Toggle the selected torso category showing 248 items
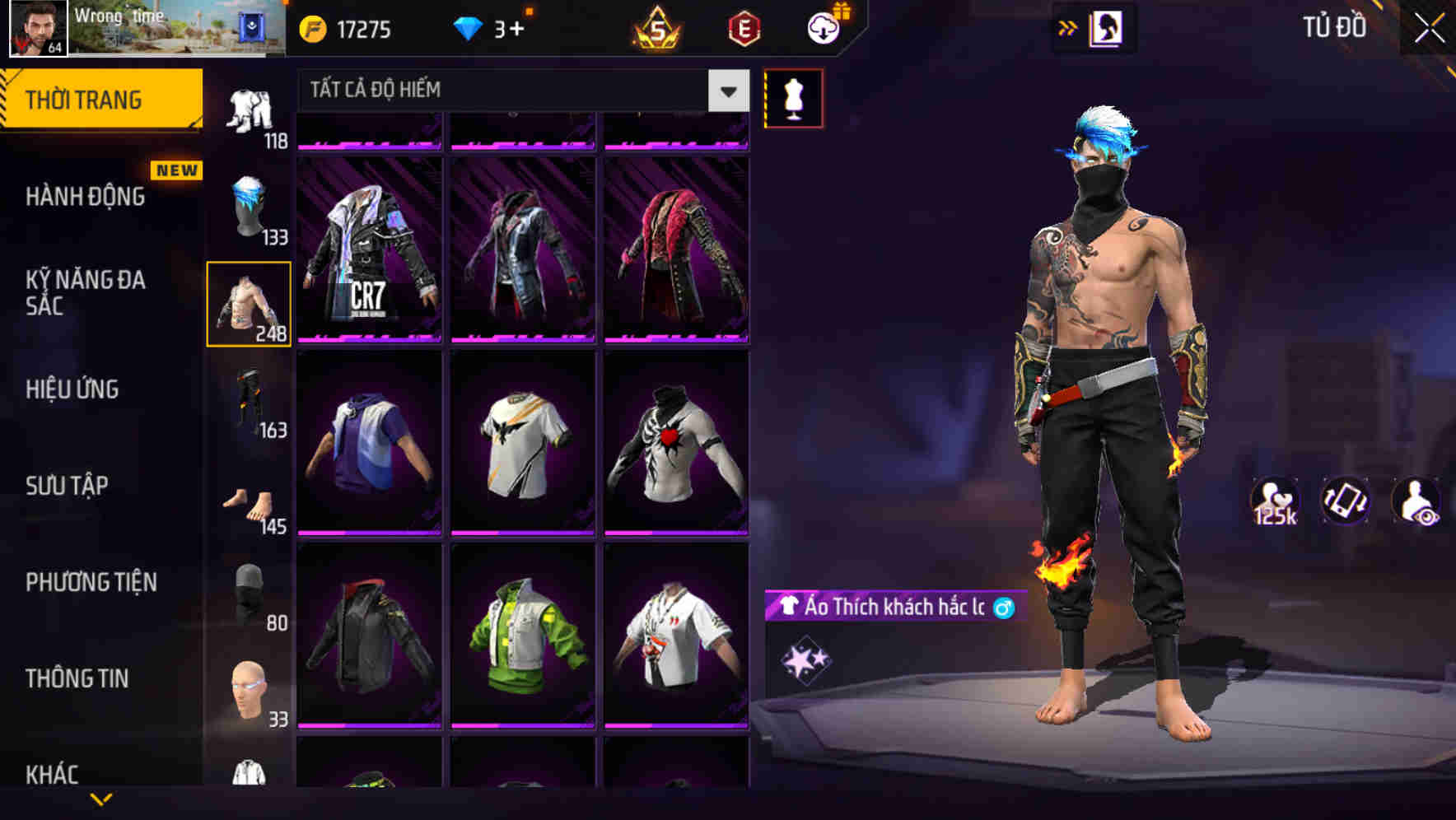Viewport: 1456px width, 820px height. (x=249, y=301)
